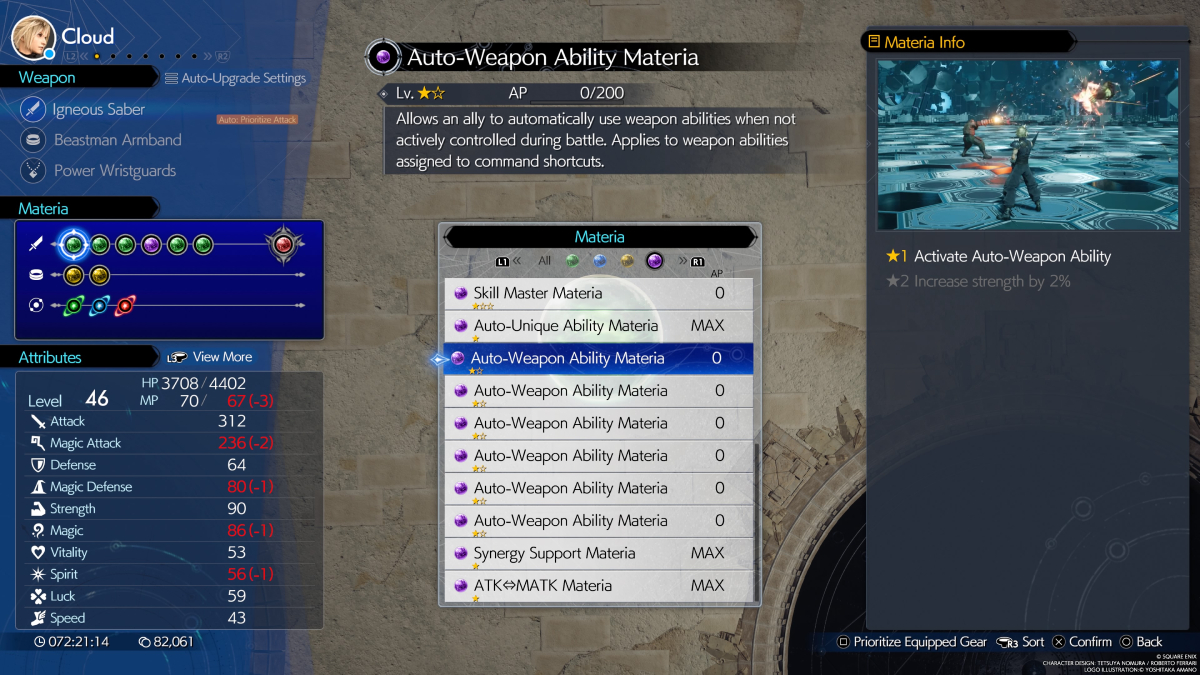Viewport: 1200px width, 675px height.
Task: Click Cloud's character portrait
Action: [32, 37]
